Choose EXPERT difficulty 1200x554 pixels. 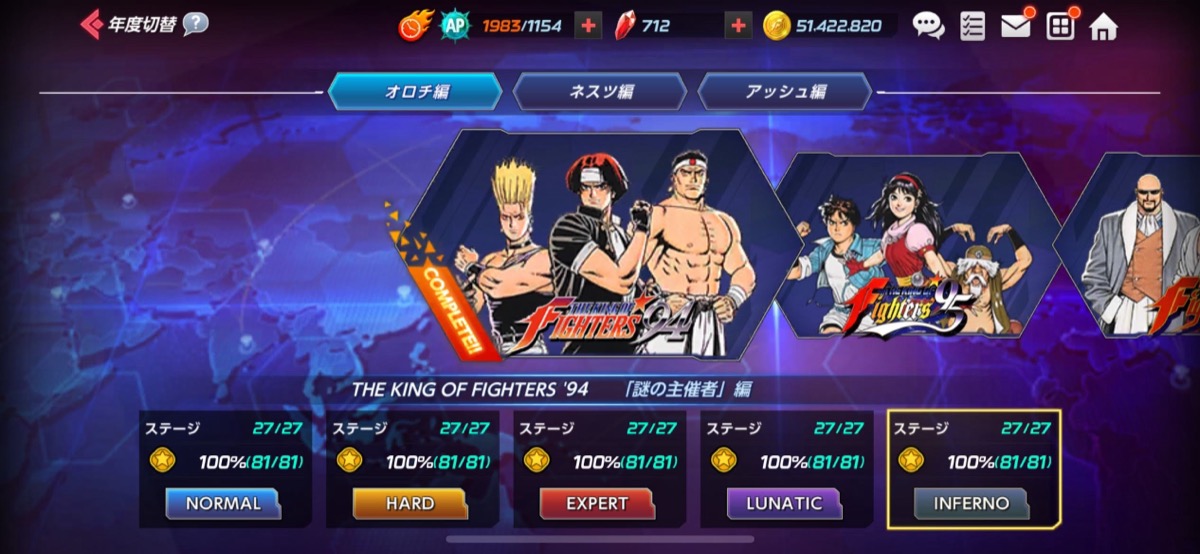click(597, 504)
